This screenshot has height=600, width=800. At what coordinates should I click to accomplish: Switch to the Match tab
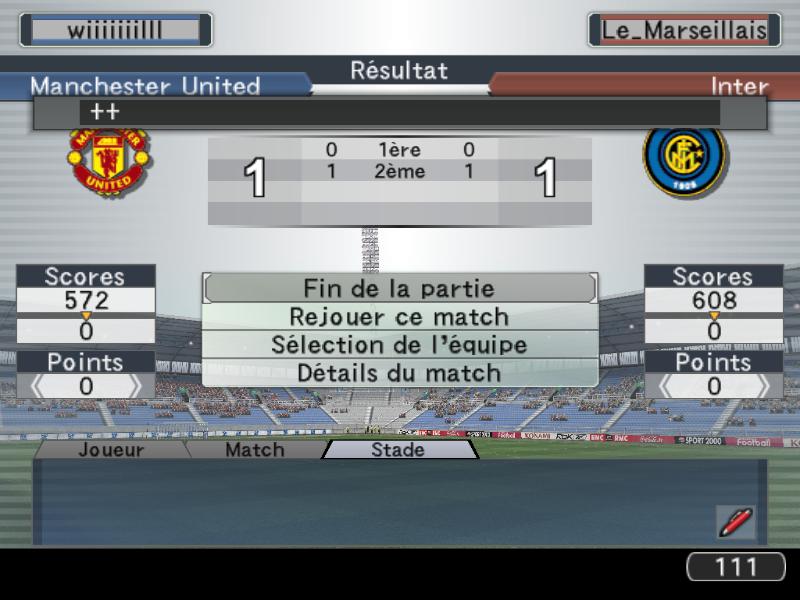click(x=254, y=450)
